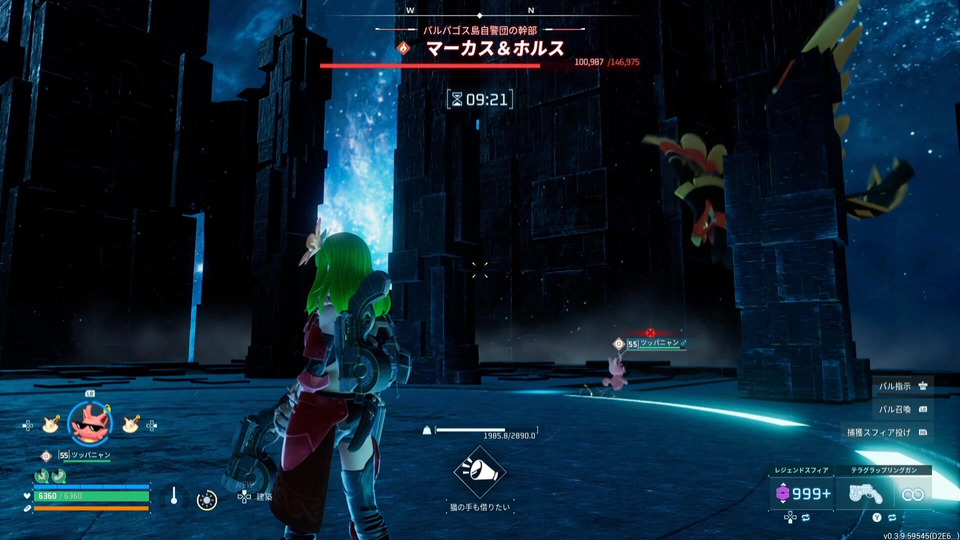
Task: Click the temperature thermometer indicator
Action: coord(173,496)
